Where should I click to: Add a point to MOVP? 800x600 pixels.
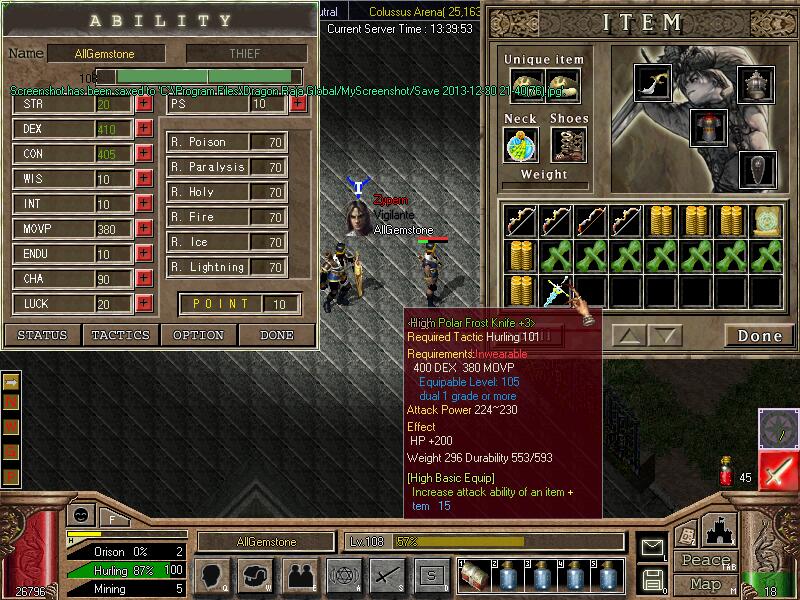pos(144,229)
